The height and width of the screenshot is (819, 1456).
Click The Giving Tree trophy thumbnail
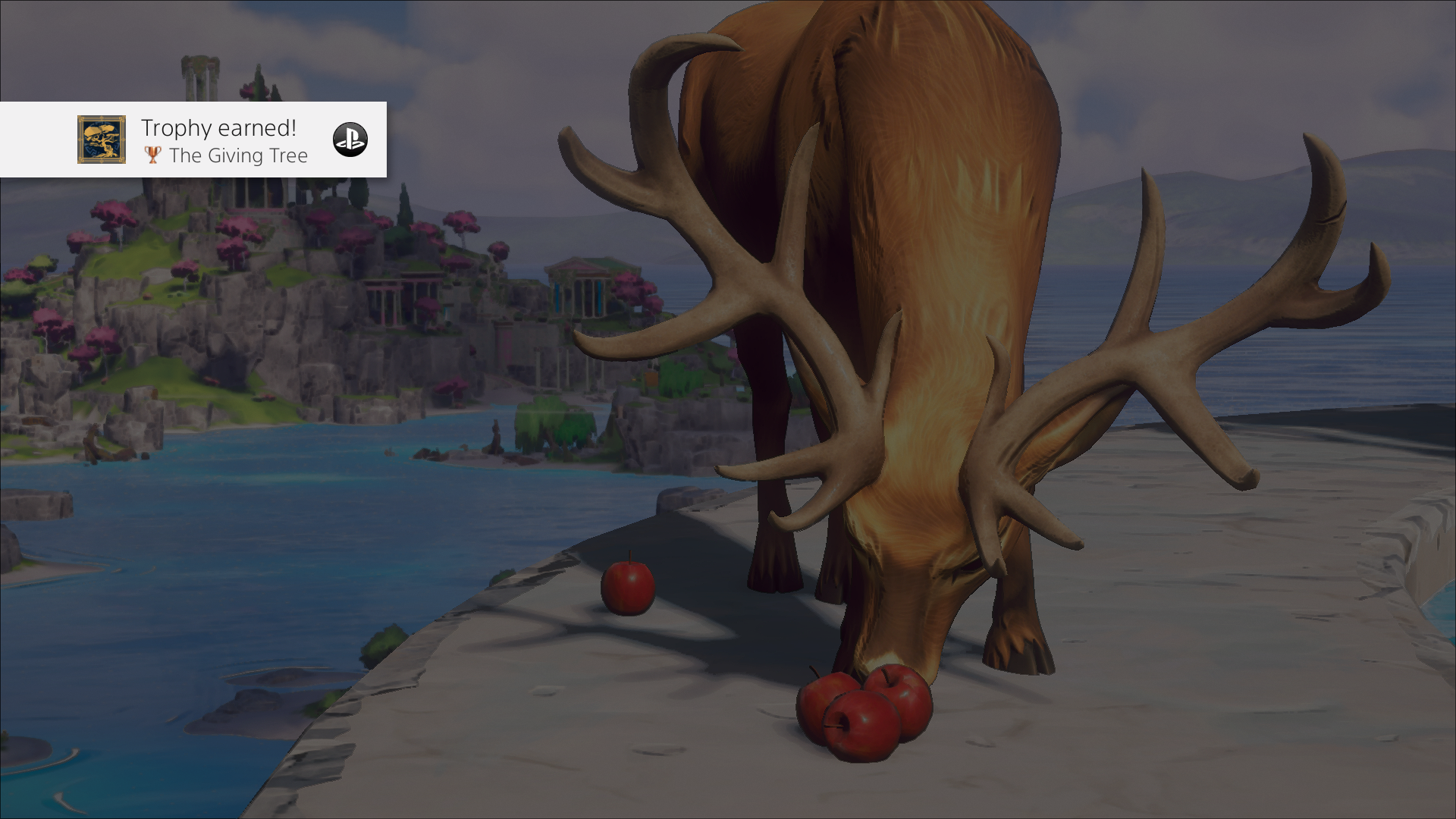point(102,140)
